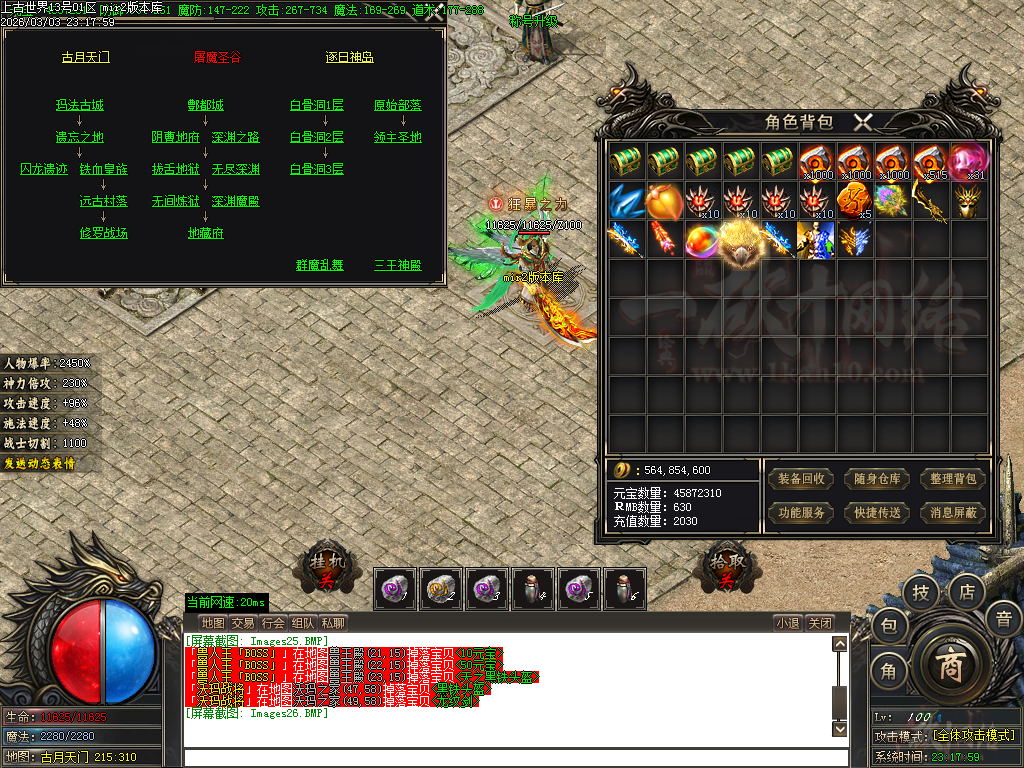Sort the bag with 整理背包
The height and width of the screenshot is (768, 1024).
coord(952,479)
